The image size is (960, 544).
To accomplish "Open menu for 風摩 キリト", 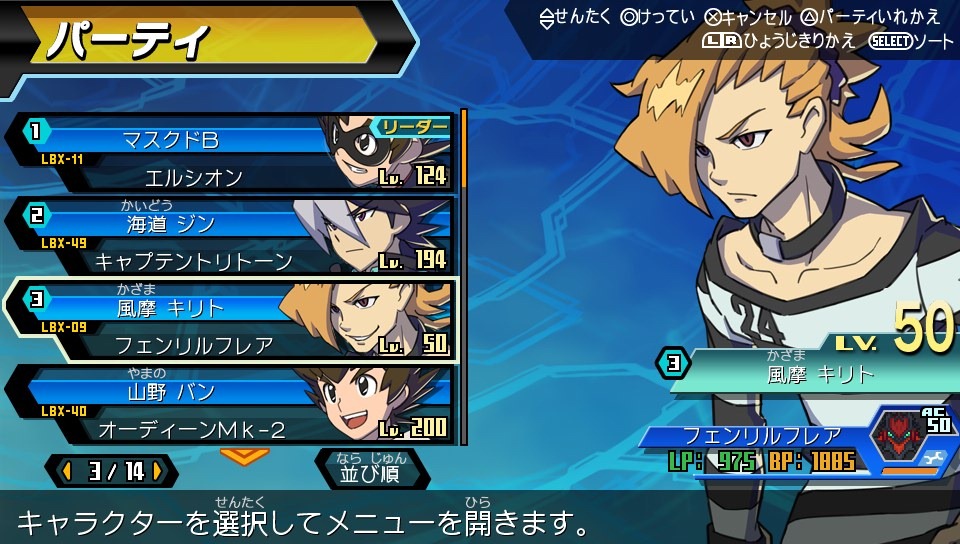I will (x=230, y=321).
